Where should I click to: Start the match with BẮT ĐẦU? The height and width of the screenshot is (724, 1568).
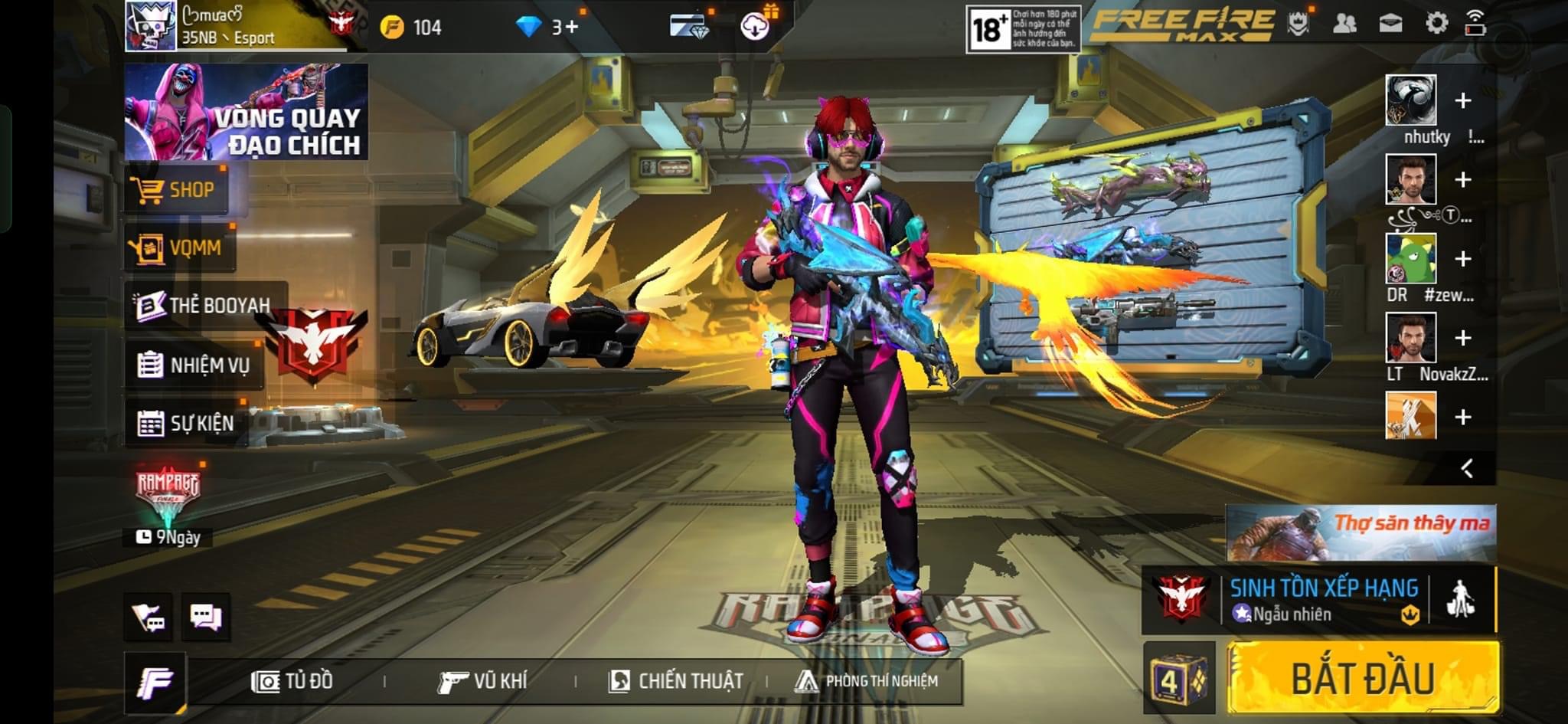tap(1363, 679)
